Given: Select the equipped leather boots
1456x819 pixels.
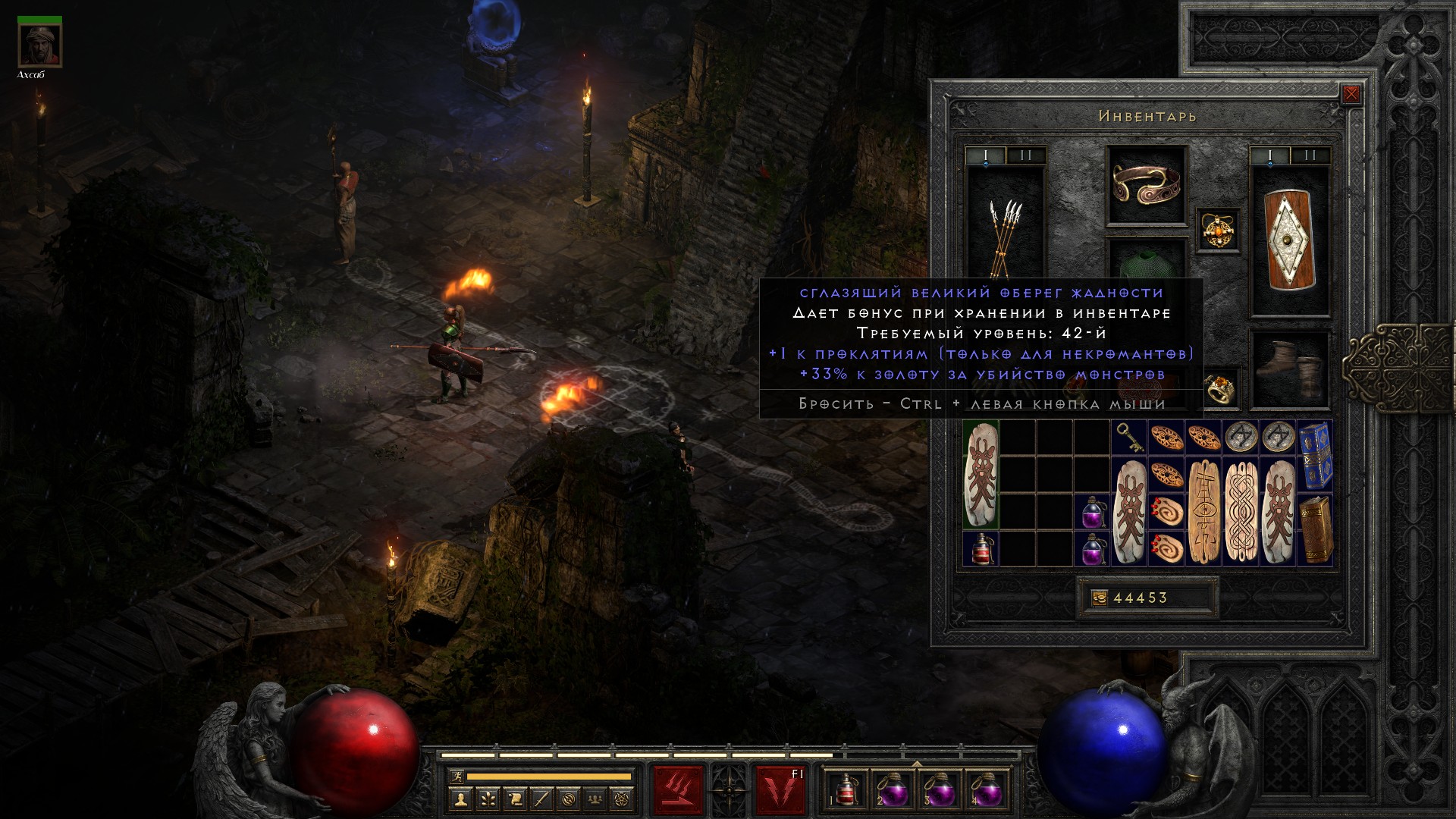Looking at the screenshot, I should 1289,371.
